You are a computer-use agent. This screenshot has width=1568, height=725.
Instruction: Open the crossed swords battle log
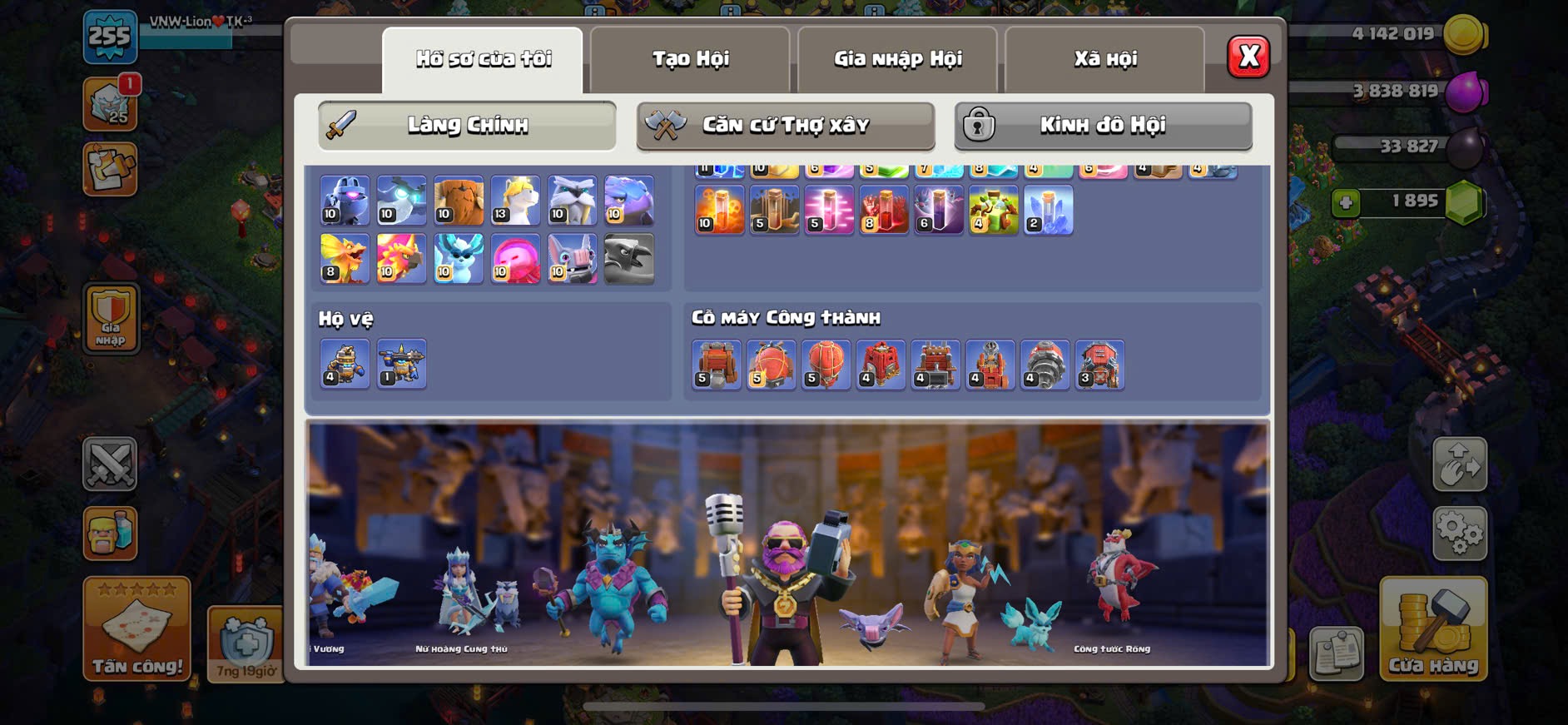110,464
